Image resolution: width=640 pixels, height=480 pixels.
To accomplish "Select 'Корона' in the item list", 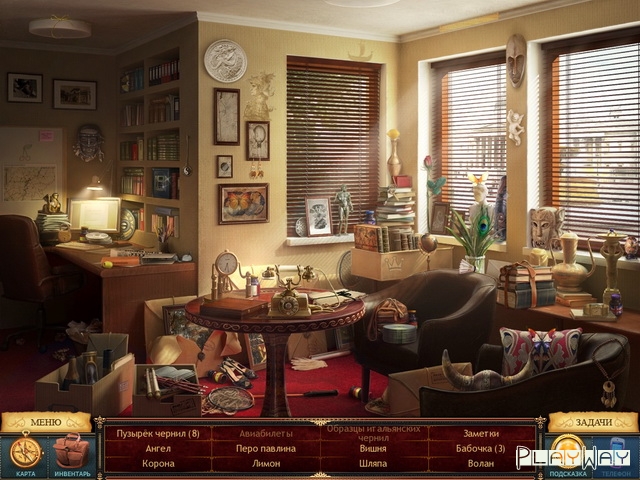I will pos(158,463).
